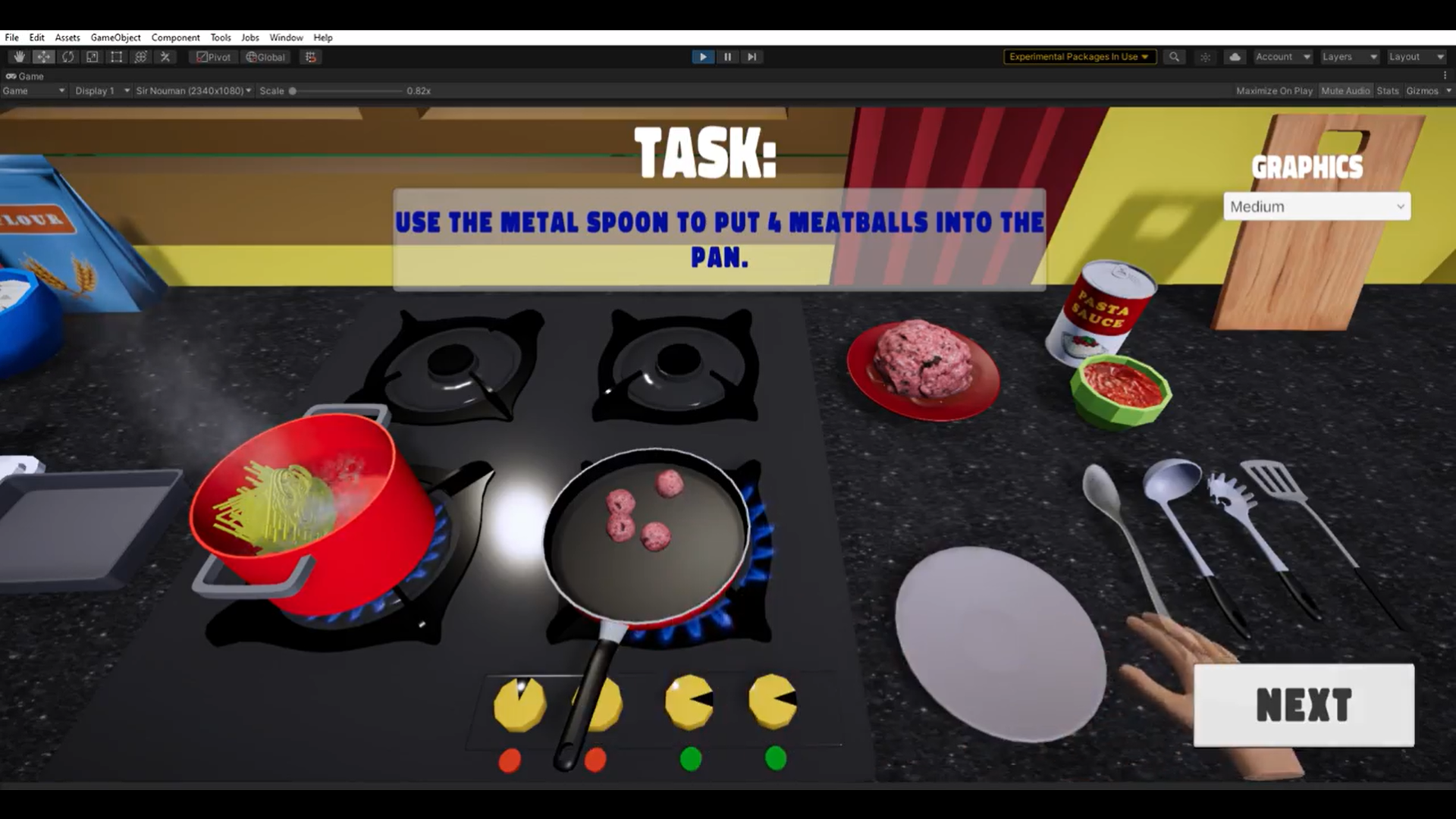This screenshot has width=1456, height=819.
Task: Open the Window menu
Action: pos(286,37)
